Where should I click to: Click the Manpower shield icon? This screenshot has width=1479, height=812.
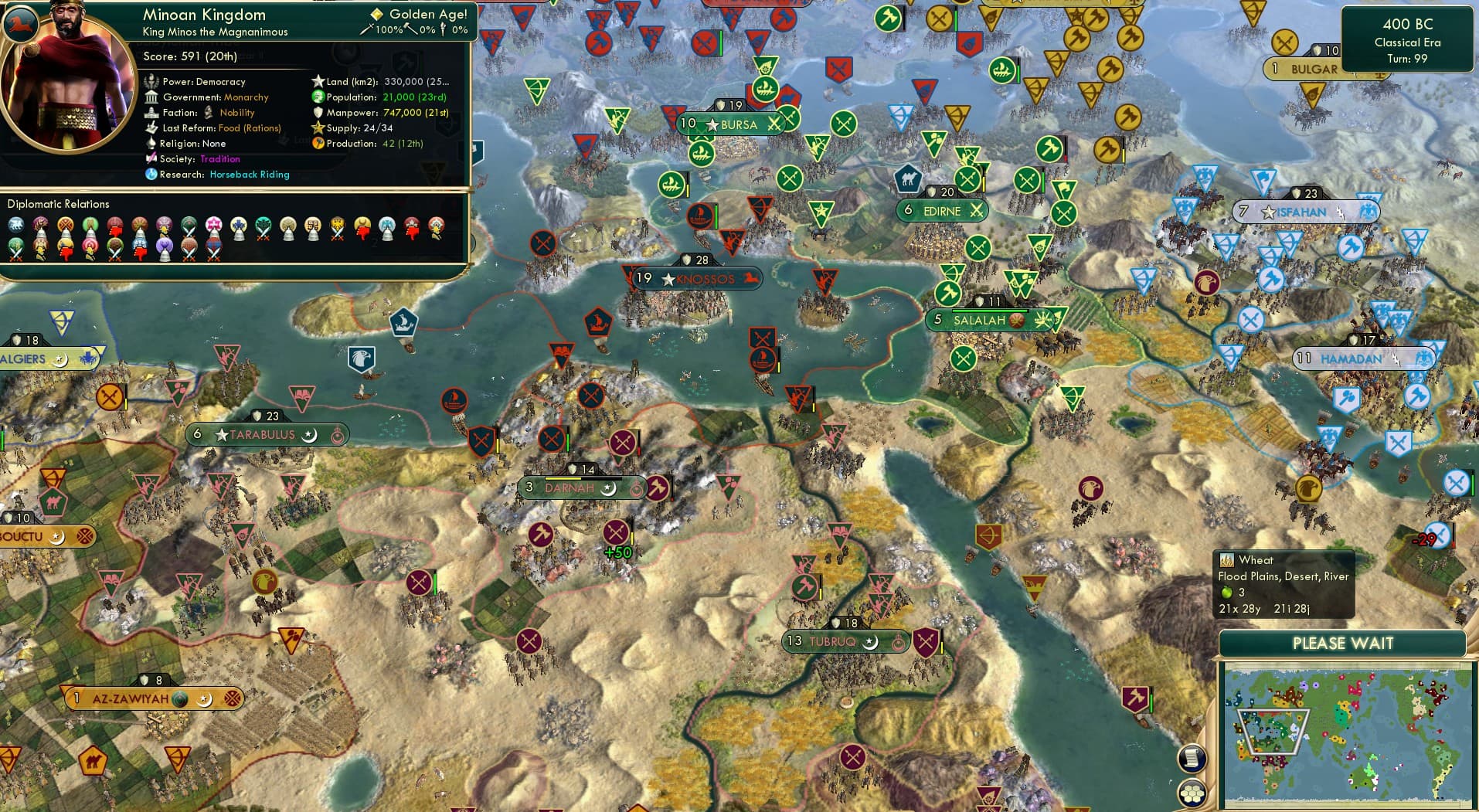(317, 113)
